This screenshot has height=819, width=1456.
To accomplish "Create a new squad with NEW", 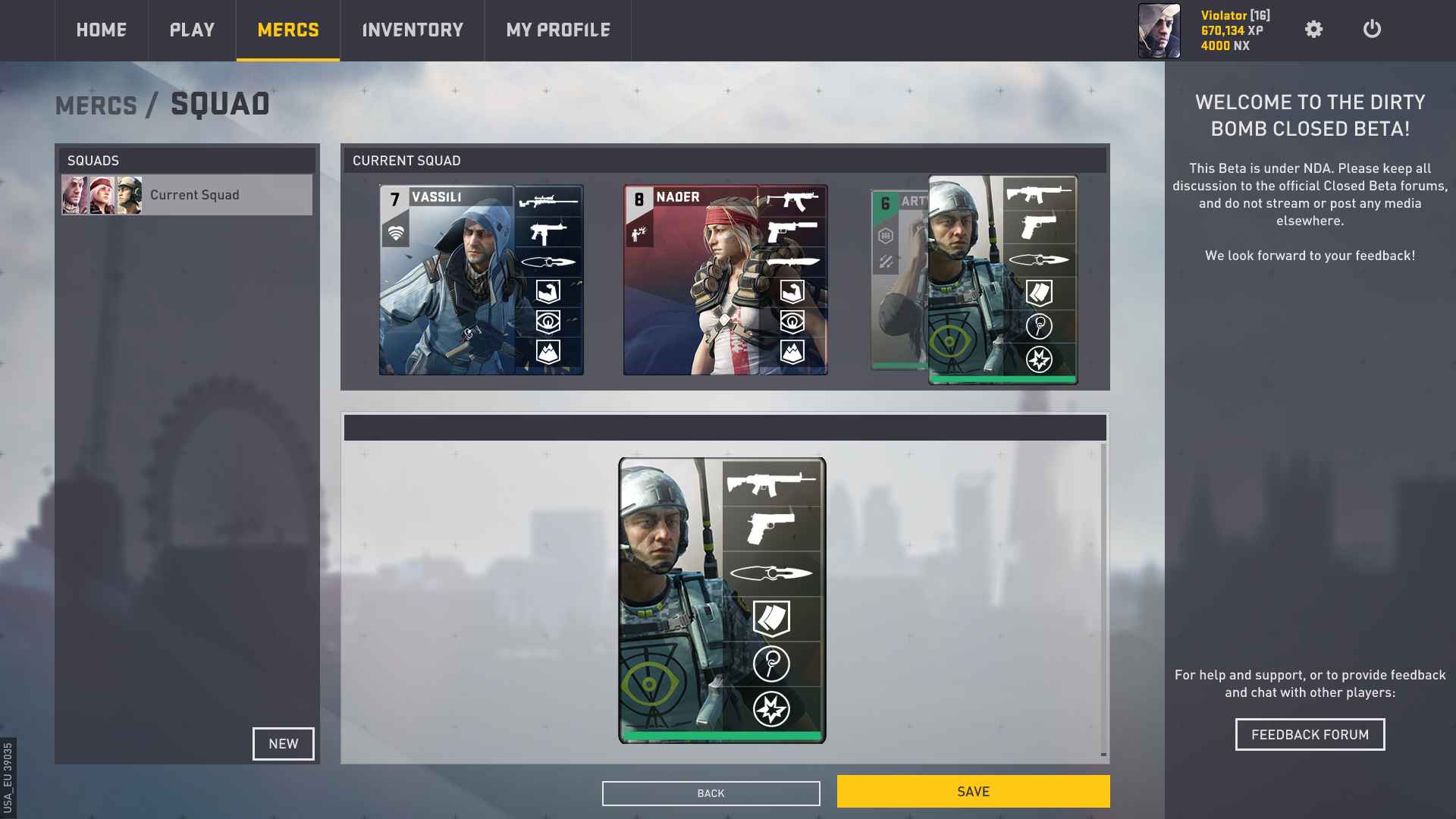I will pos(283,744).
